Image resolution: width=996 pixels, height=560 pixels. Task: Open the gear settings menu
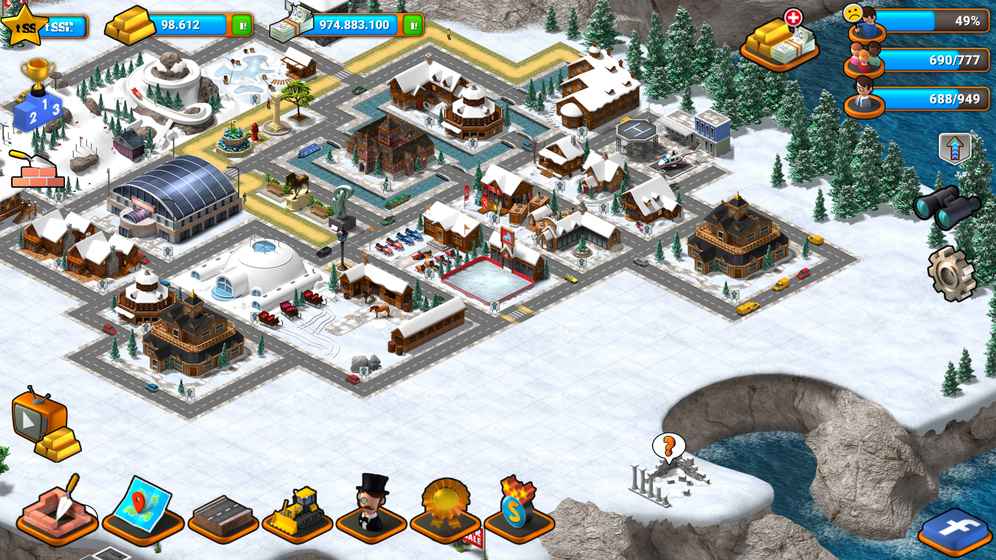coord(950,271)
